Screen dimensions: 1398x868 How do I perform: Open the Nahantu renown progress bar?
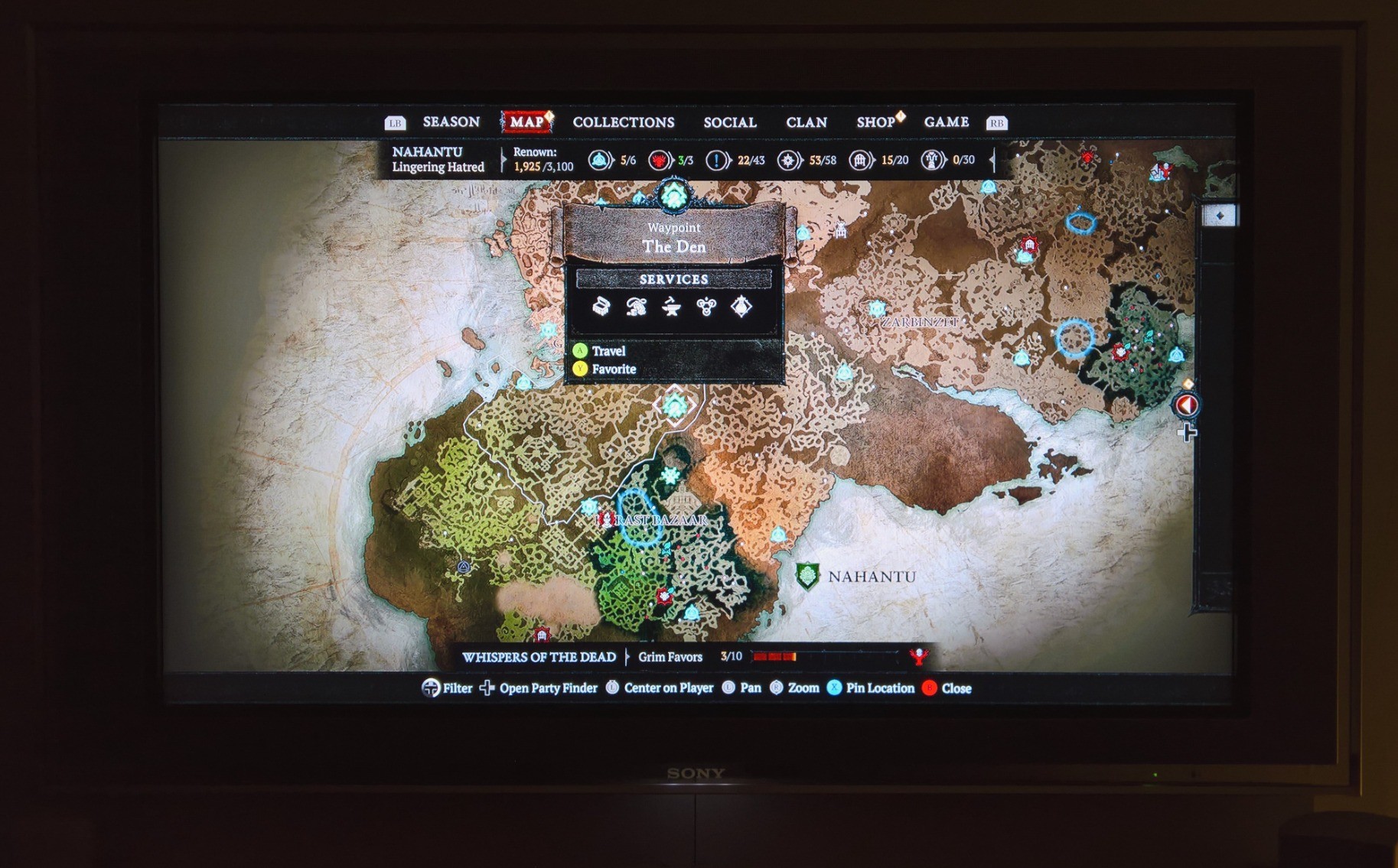(x=543, y=160)
